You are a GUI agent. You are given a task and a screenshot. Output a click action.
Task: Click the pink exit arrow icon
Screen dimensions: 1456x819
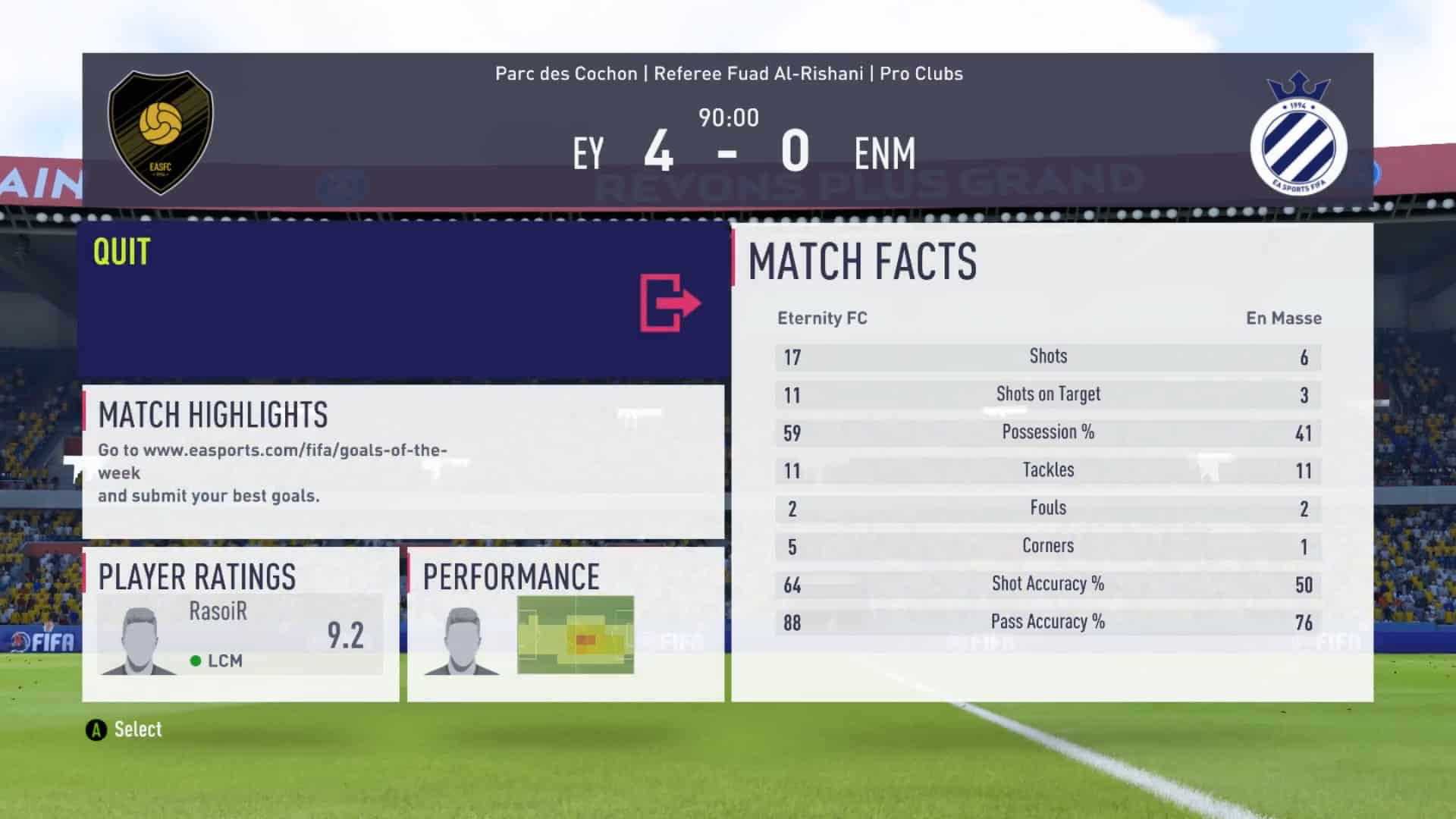[x=670, y=303]
